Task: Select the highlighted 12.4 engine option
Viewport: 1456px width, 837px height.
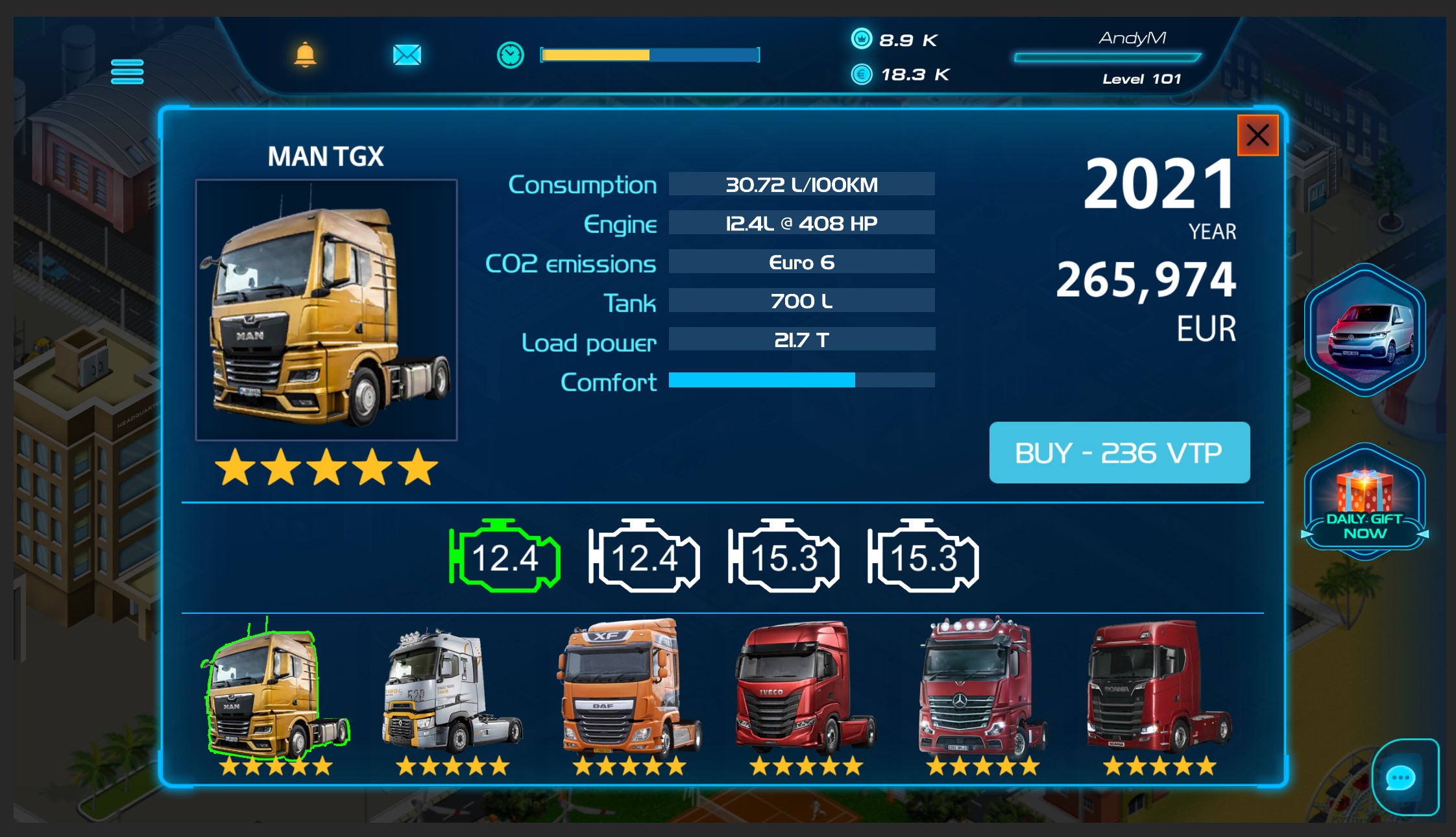Action: pos(505,557)
